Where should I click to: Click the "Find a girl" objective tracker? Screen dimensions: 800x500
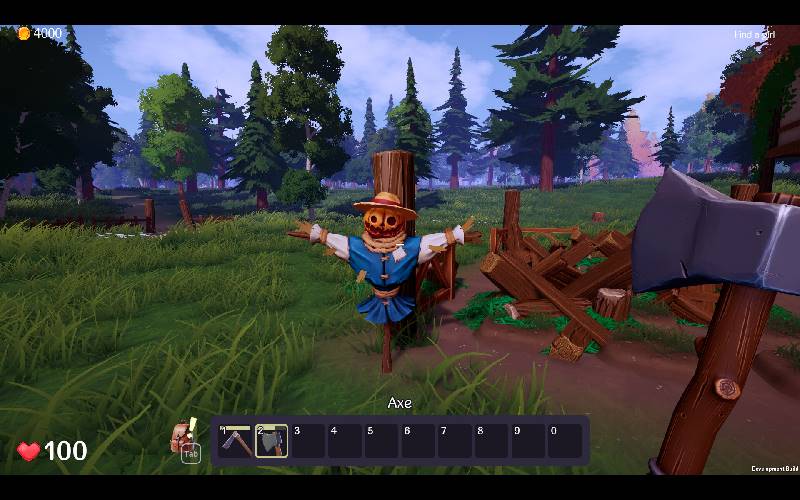pyautogui.click(x=754, y=35)
